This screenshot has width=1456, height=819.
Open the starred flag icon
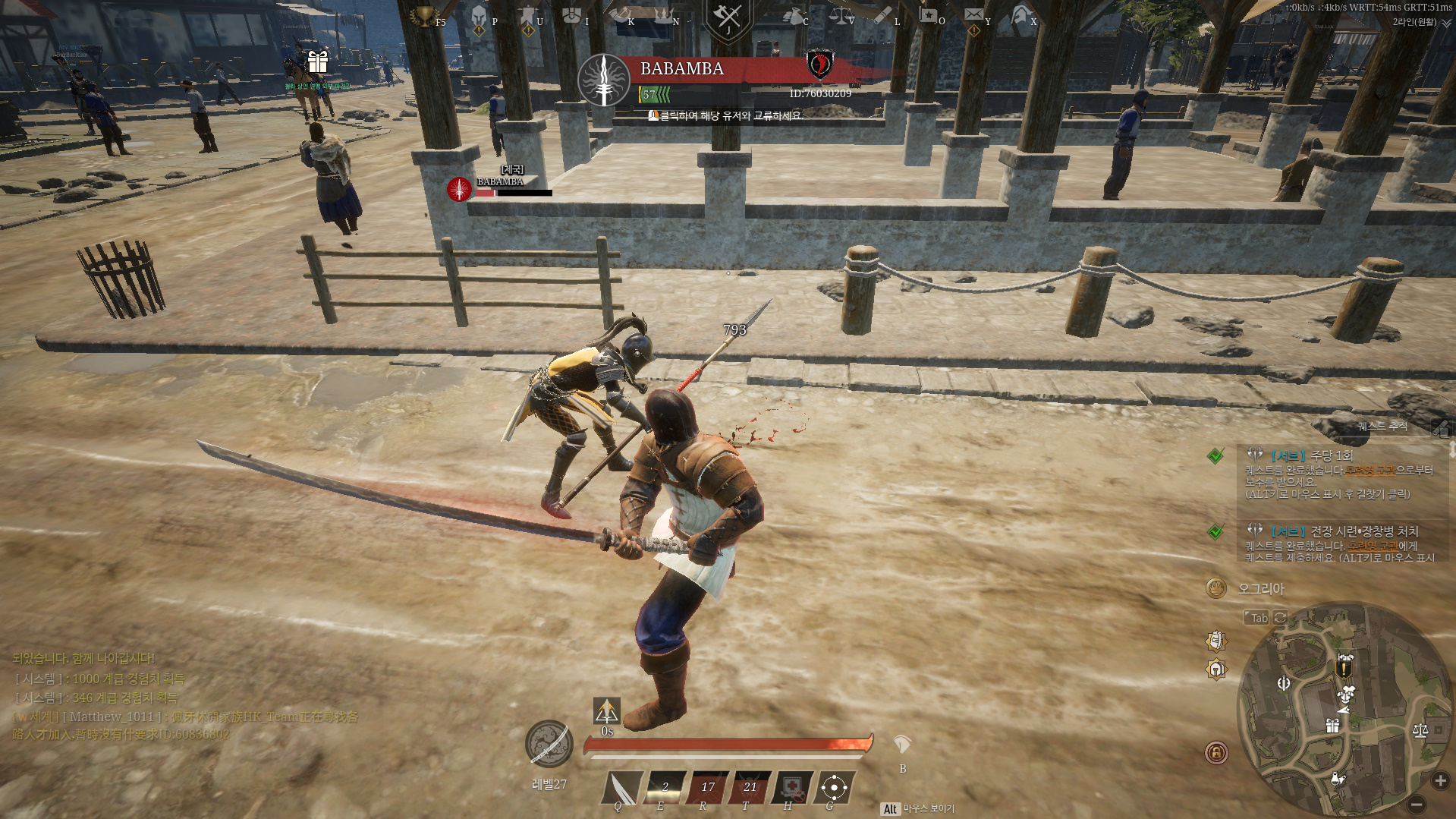tap(928, 15)
